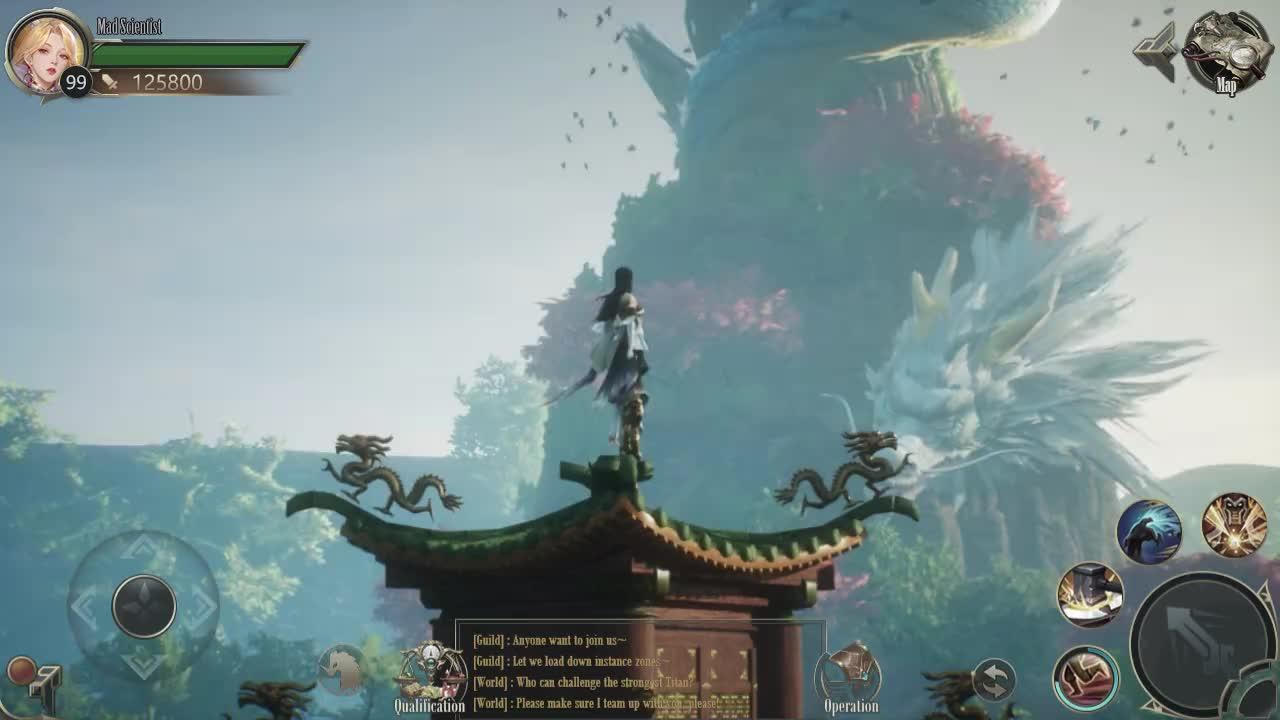Screen dimensions: 1280x720
Task: Use the hammer strike skill
Action: tap(1090, 595)
